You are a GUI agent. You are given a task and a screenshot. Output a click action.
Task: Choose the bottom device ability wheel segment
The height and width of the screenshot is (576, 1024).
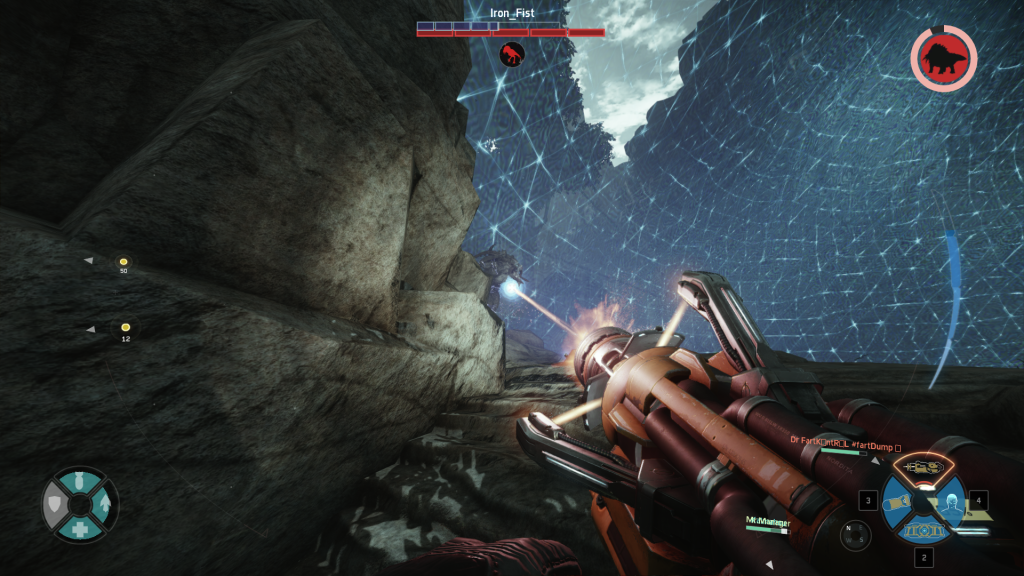click(x=924, y=530)
